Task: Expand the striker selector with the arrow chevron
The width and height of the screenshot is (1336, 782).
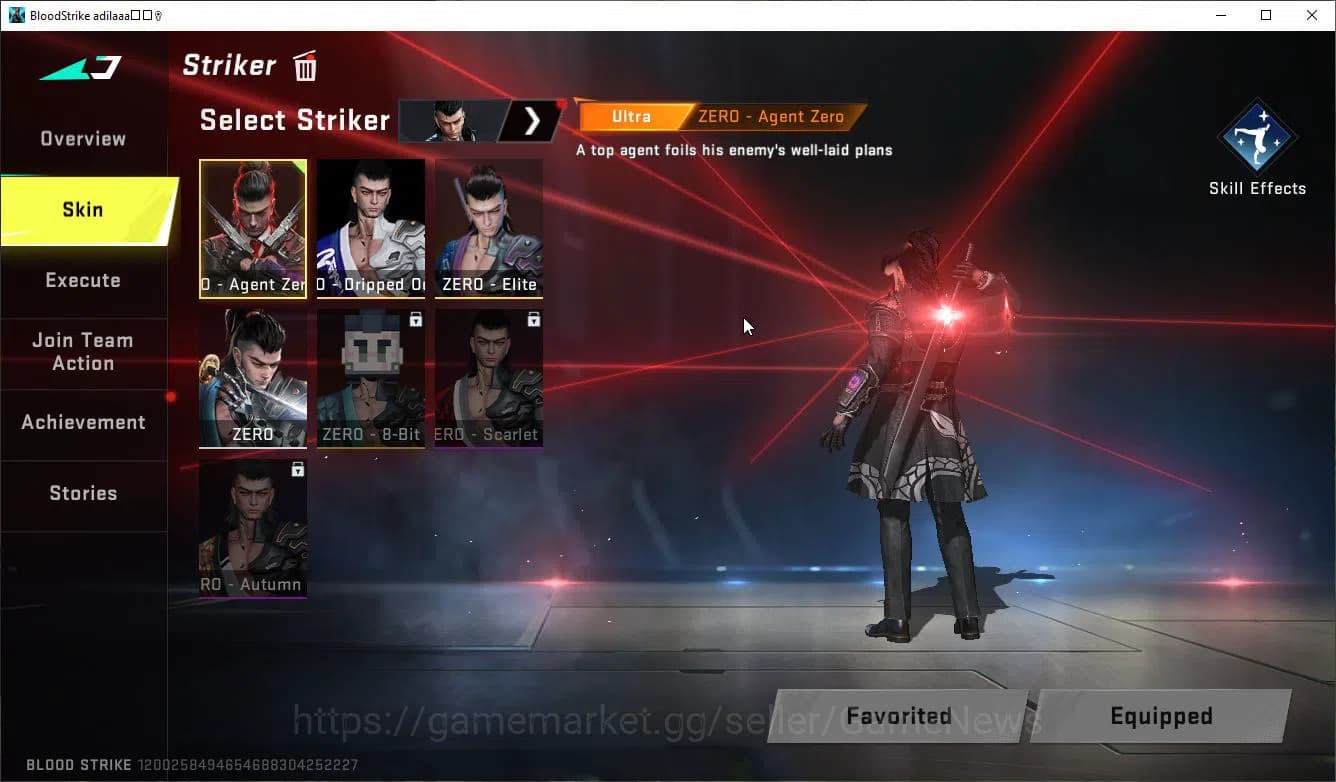Action: (533, 120)
